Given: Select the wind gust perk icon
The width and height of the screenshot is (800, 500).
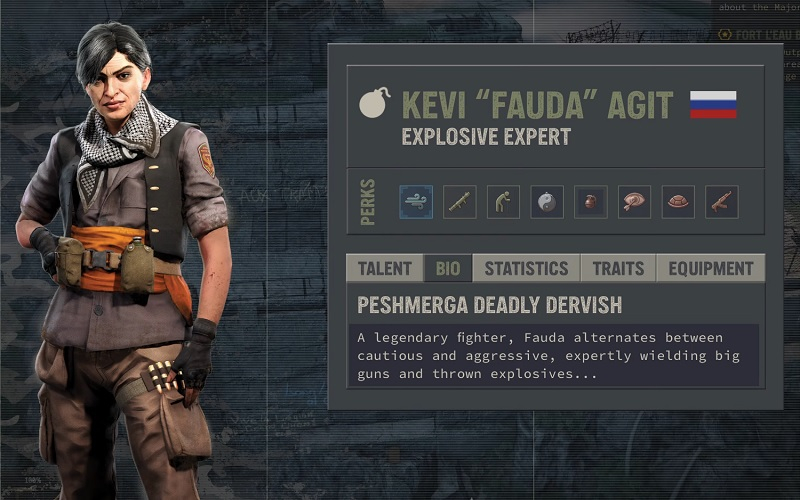Looking at the screenshot, I should click(x=416, y=202).
